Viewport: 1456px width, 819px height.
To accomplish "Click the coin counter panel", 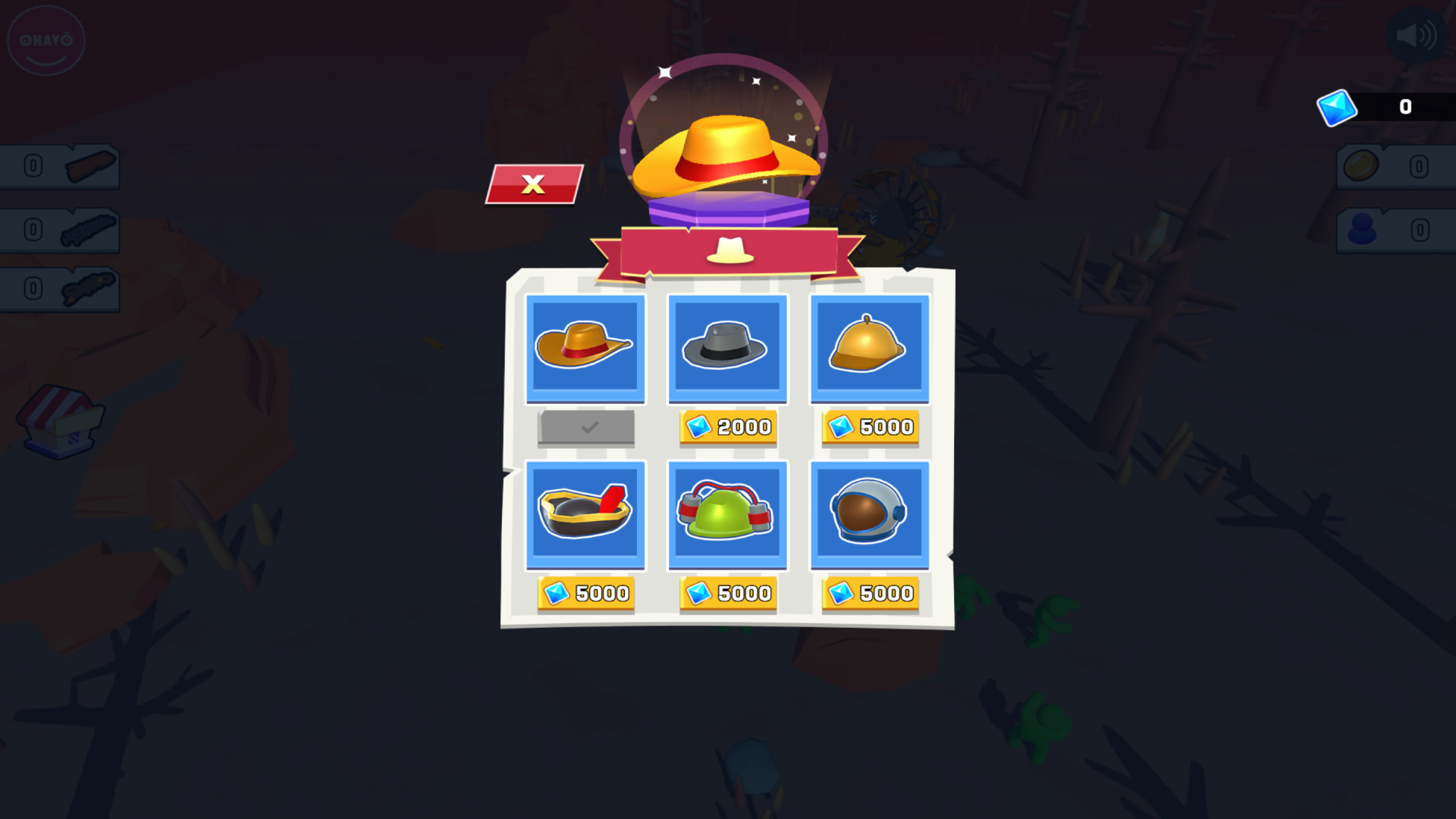I will (x=1395, y=167).
